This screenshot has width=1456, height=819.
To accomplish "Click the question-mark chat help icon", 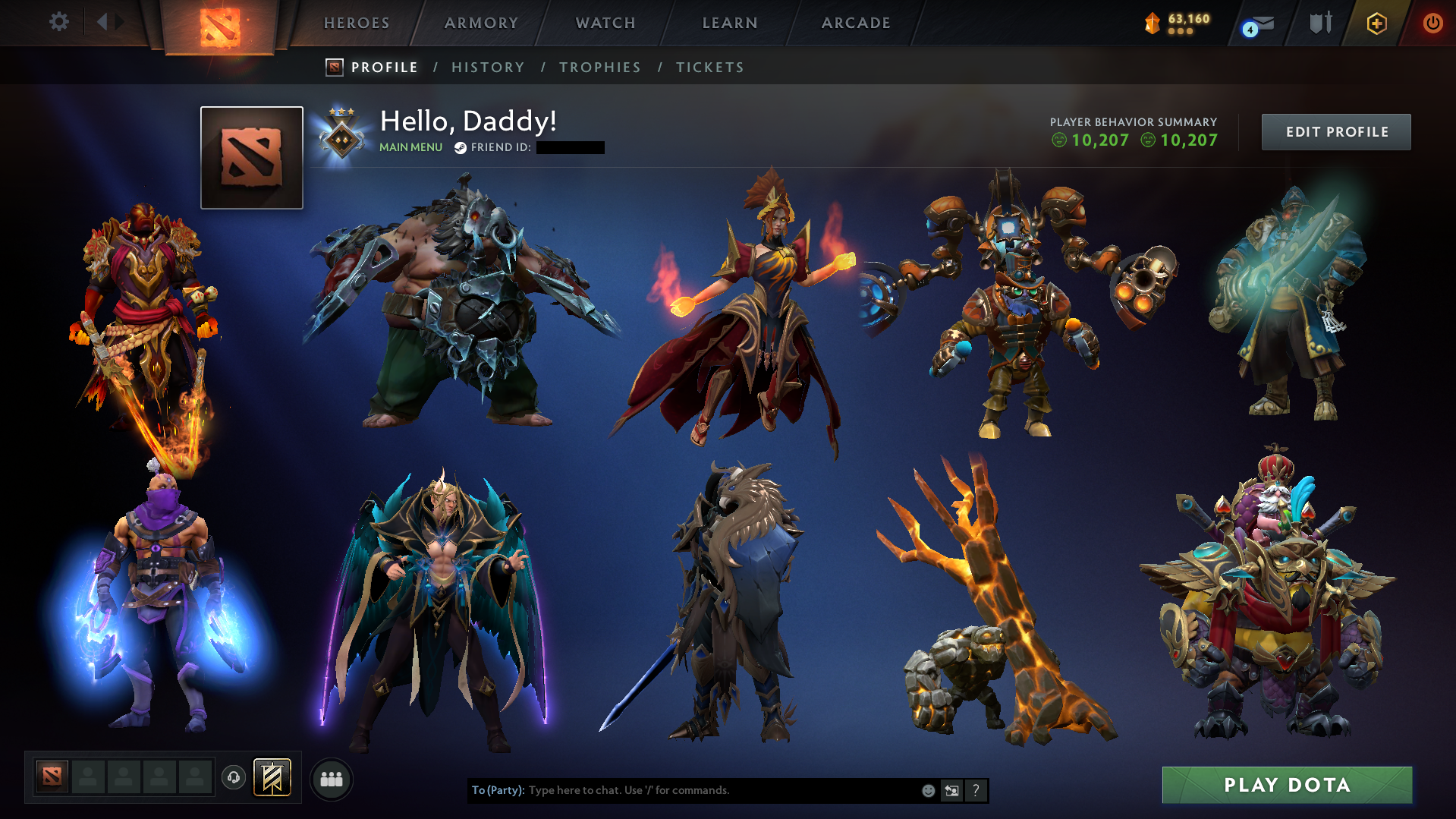I will (976, 790).
